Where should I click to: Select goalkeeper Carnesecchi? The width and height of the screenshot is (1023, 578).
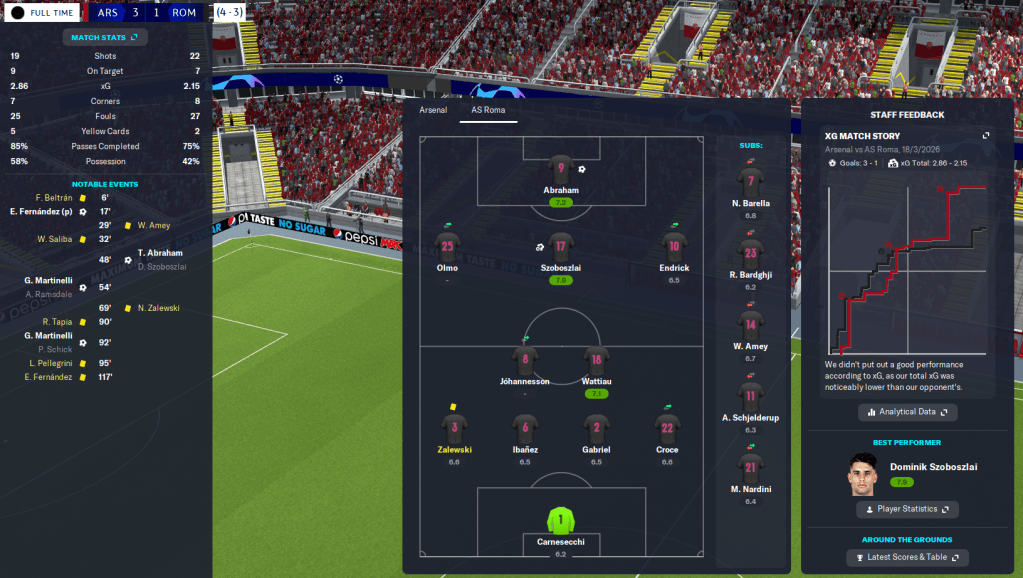(561, 522)
